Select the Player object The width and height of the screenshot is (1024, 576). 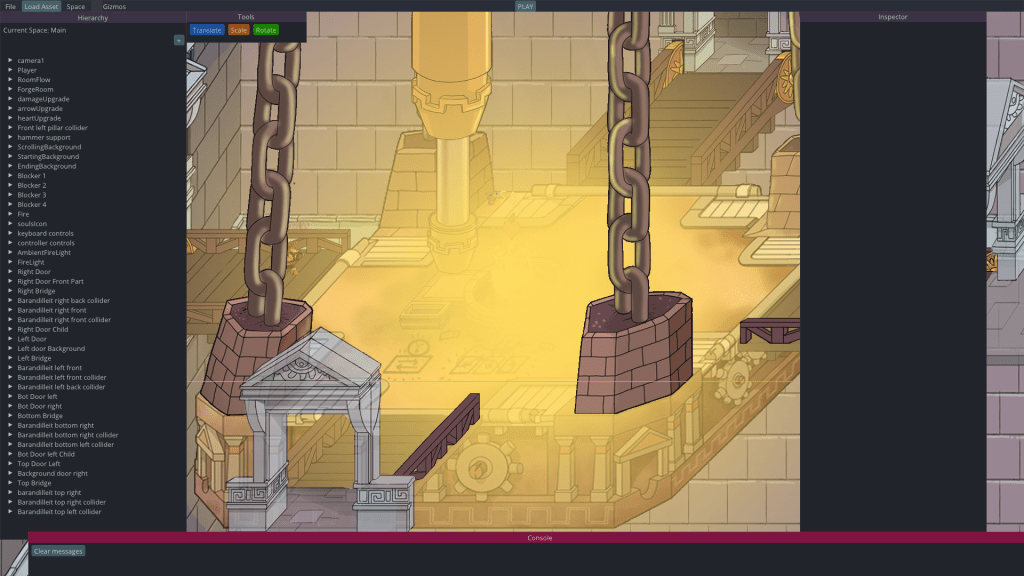pos(27,70)
